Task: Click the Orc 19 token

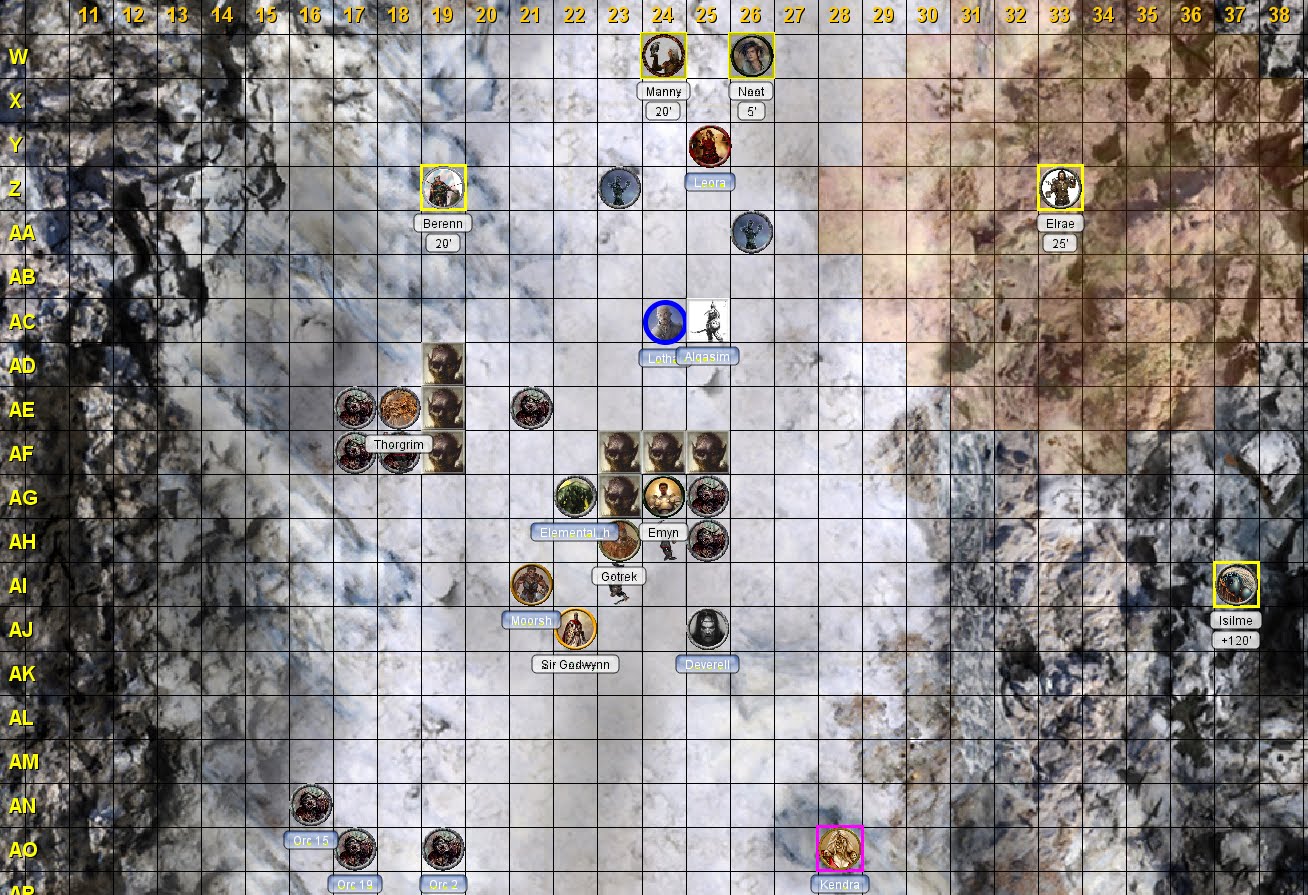Action: [355, 849]
